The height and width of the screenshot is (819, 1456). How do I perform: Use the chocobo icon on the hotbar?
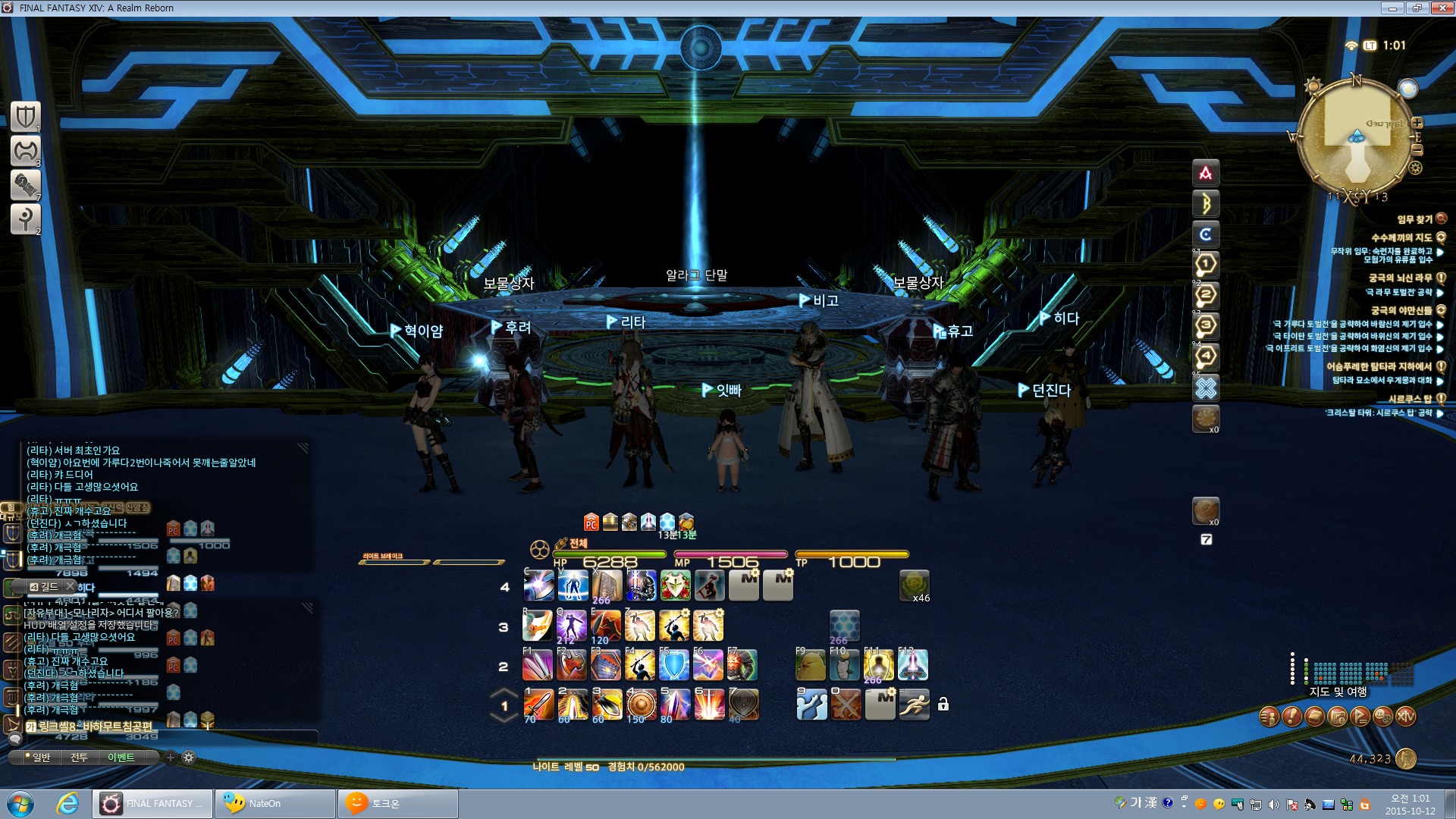pos(810,665)
